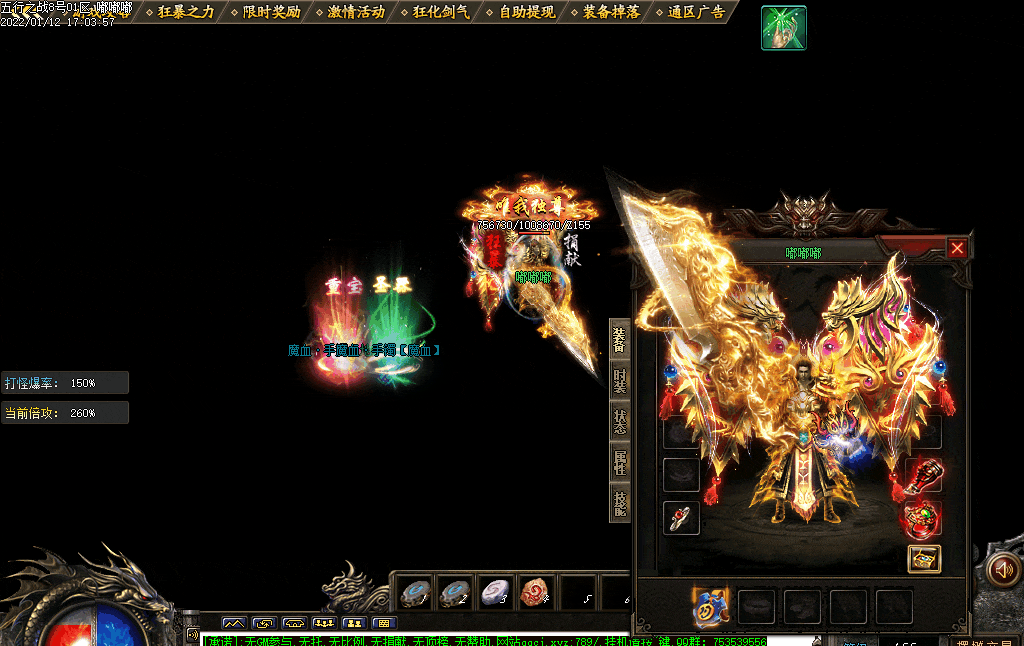This screenshot has width=1024, height=646.
Task: Switch to the 时装 tab
Action: tap(620, 382)
